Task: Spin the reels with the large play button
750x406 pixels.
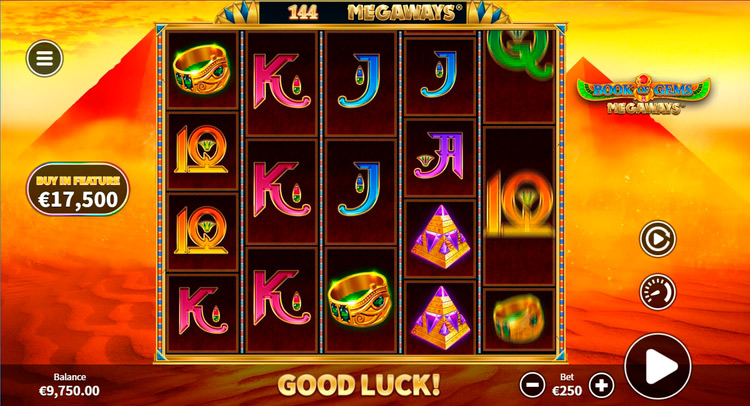Action: coord(657,367)
